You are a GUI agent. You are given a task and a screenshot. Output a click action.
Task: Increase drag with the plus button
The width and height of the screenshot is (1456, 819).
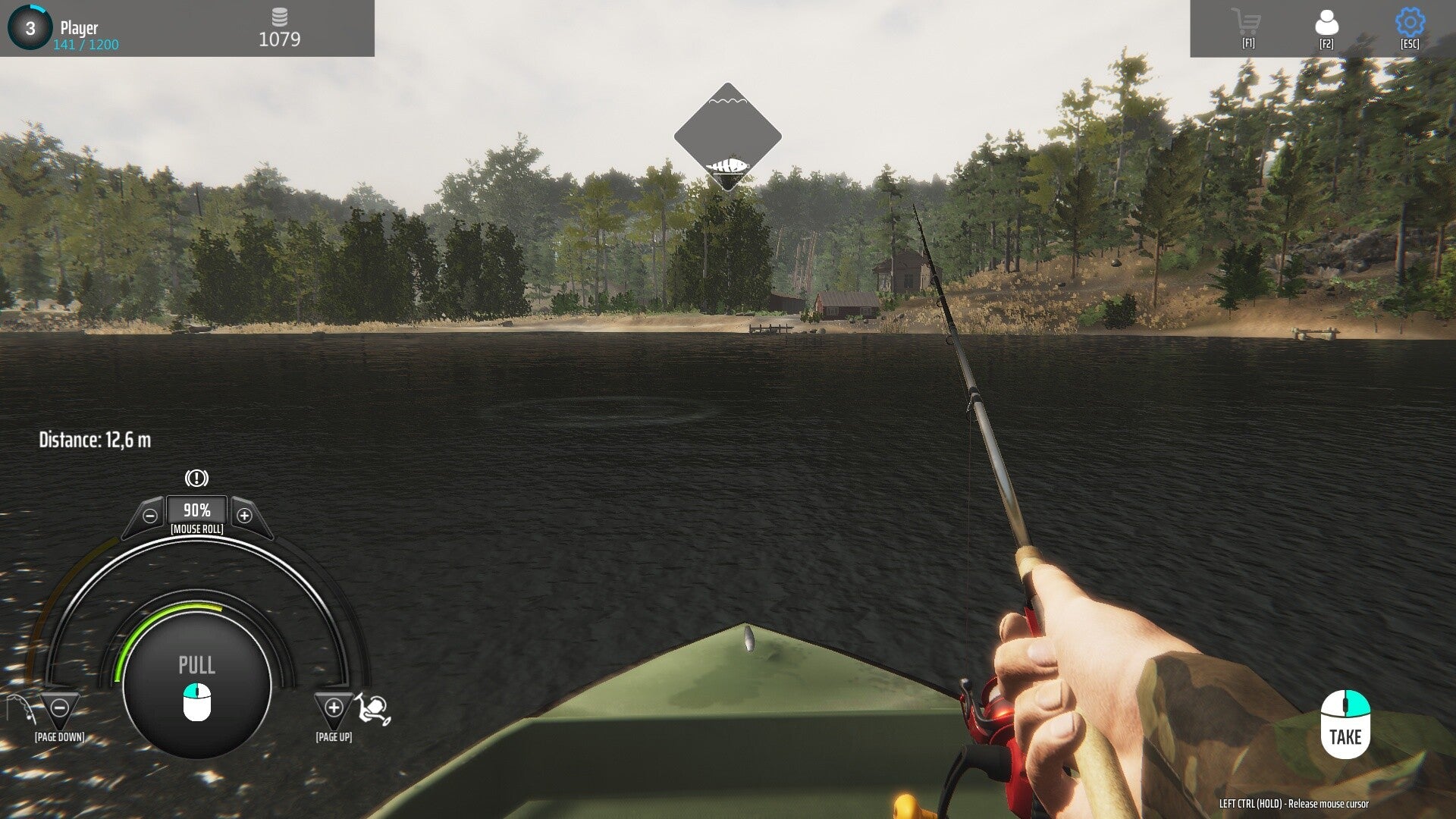click(244, 516)
